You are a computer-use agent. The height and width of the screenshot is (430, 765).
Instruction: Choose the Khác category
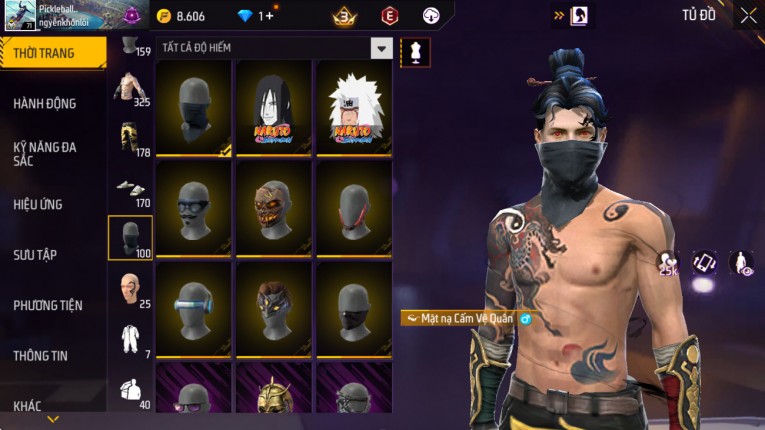coord(28,405)
